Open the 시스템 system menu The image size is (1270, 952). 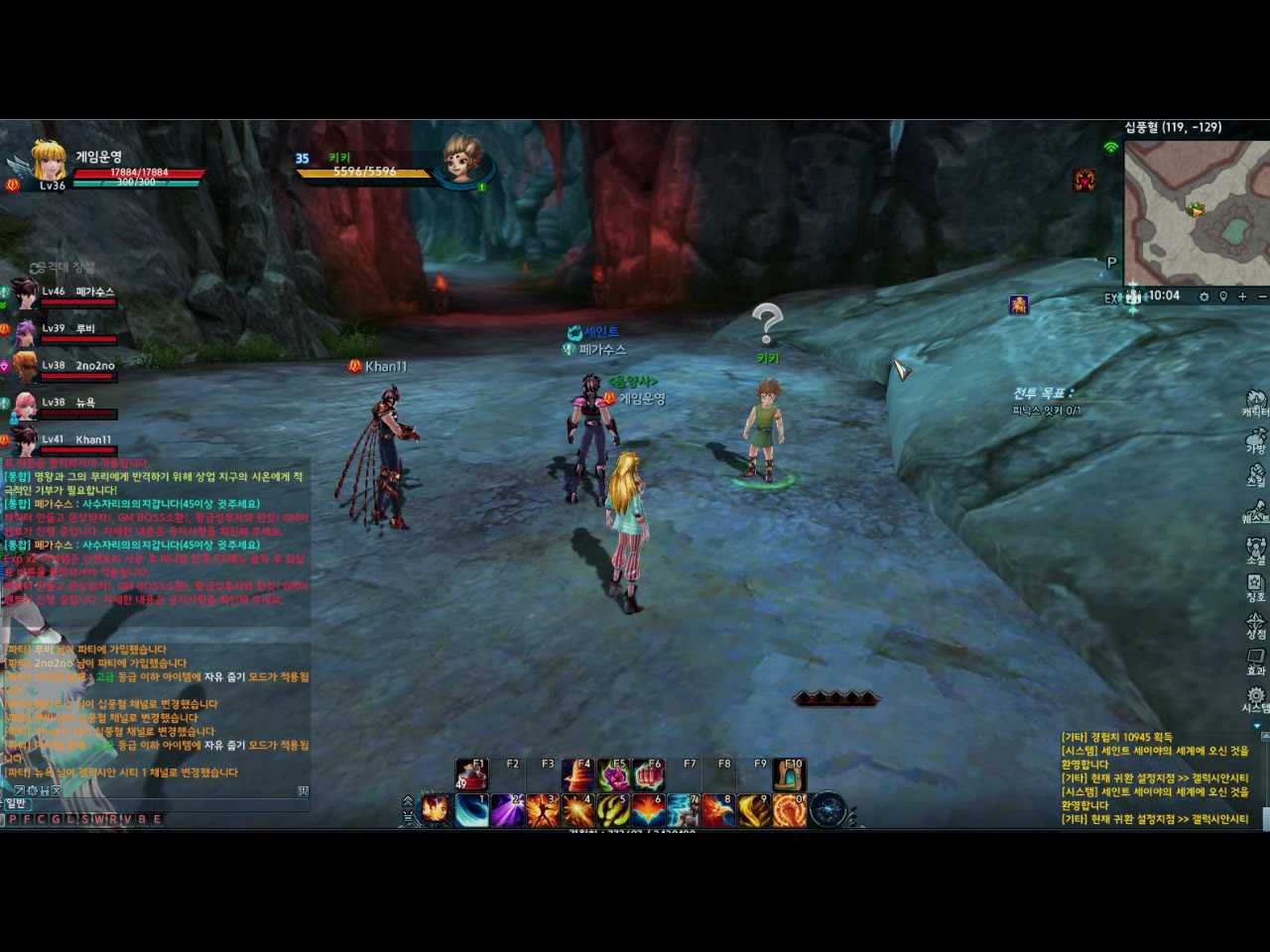tap(1255, 698)
